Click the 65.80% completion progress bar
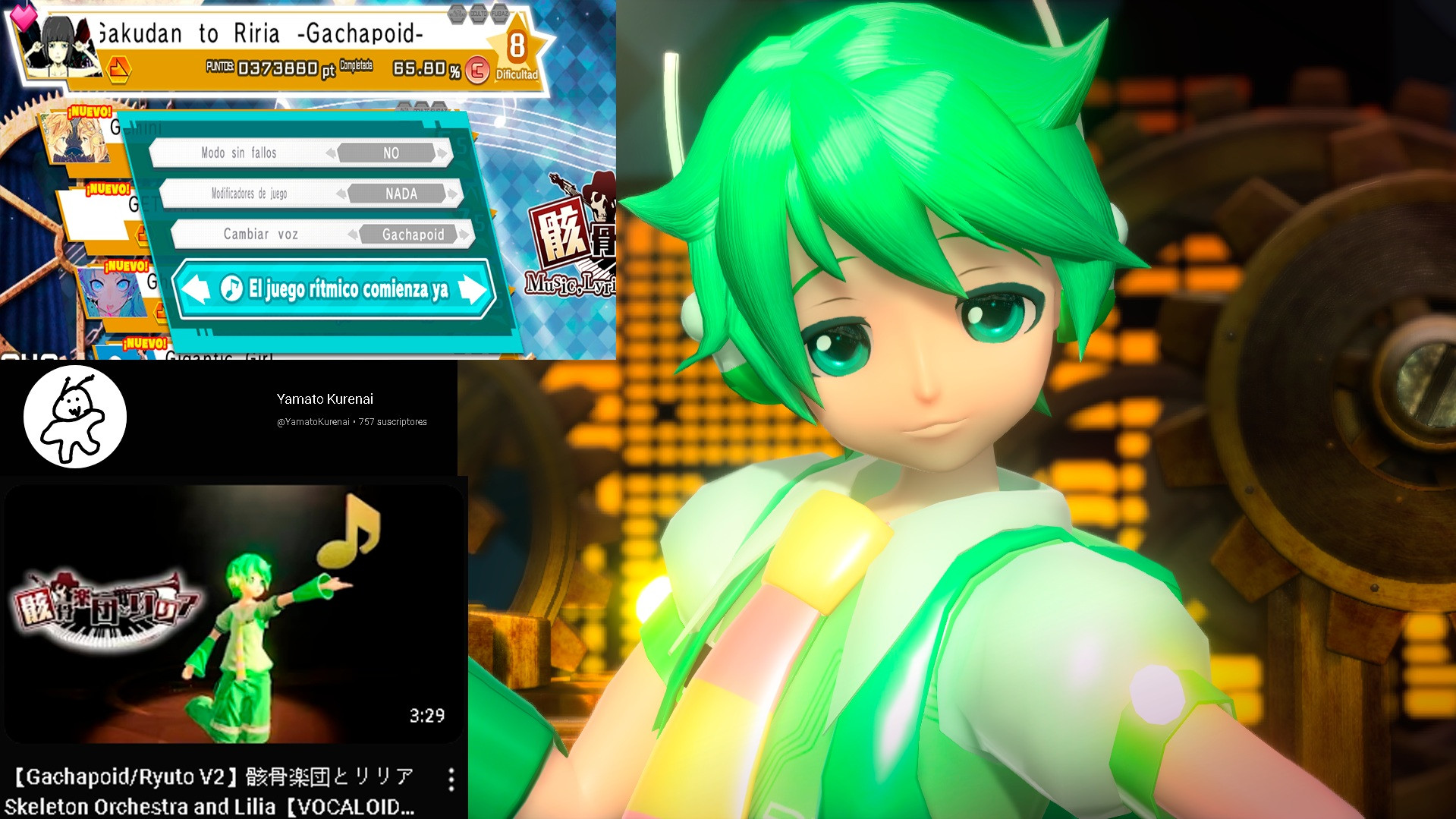The height and width of the screenshot is (819, 1456). pos(421,67)
